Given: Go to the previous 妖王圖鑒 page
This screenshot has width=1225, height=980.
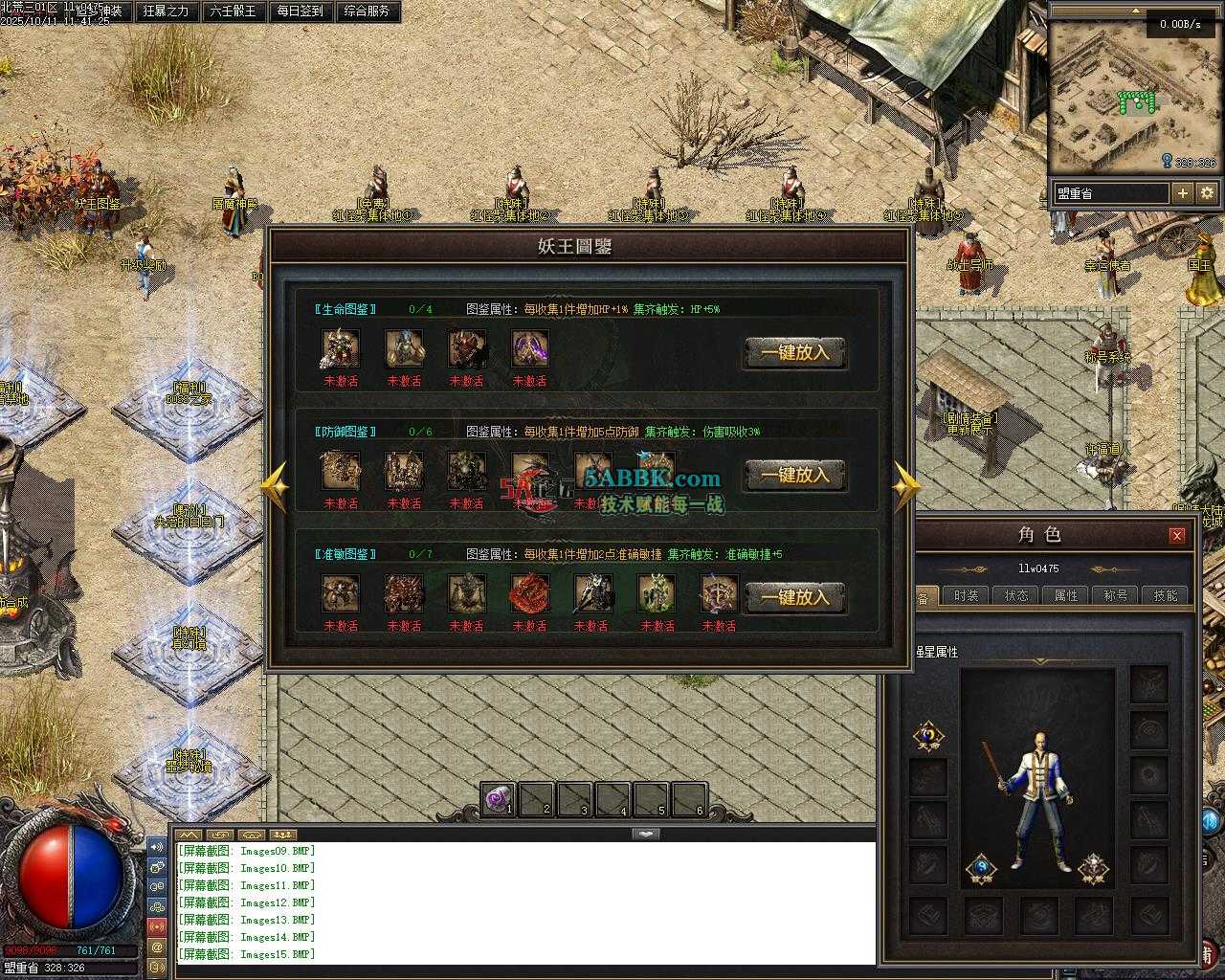Looking at the screenshot, I should pos(275,488).
